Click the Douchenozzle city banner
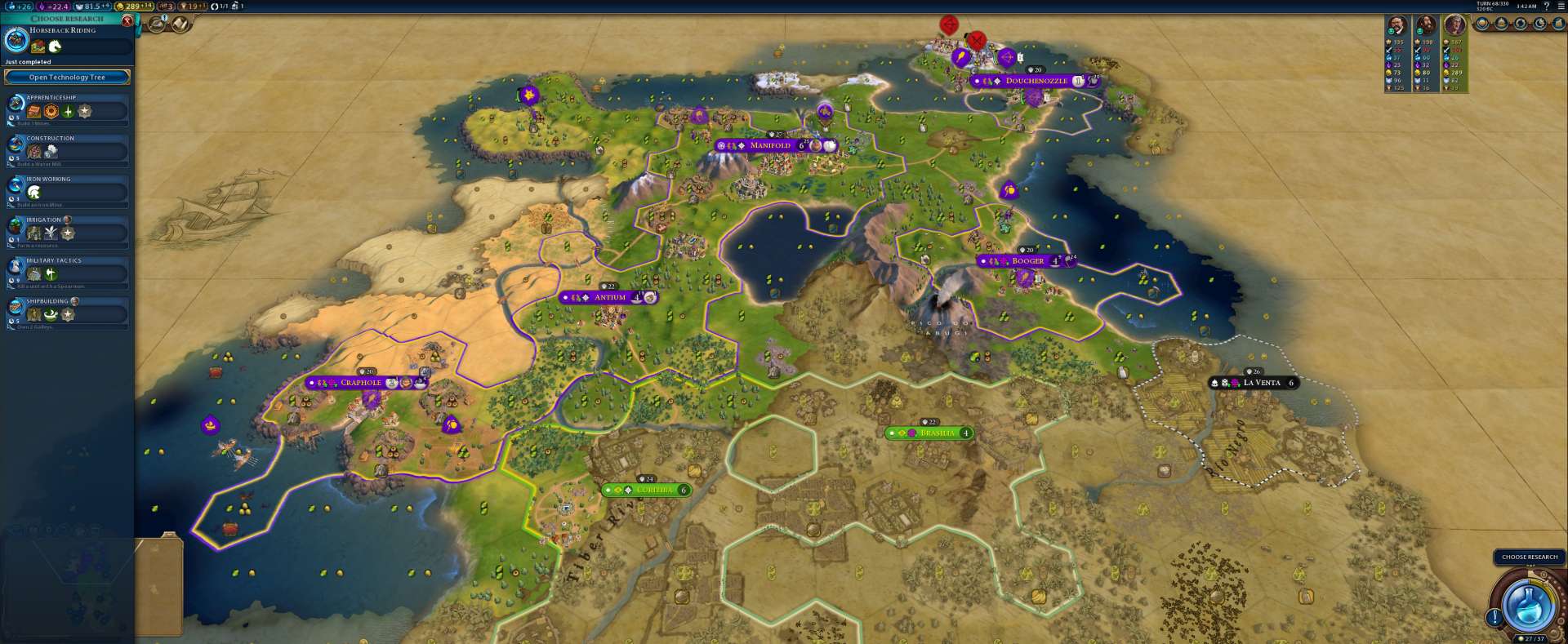This screenshot has width=1568, height=644. click(x=1036, y=81)
